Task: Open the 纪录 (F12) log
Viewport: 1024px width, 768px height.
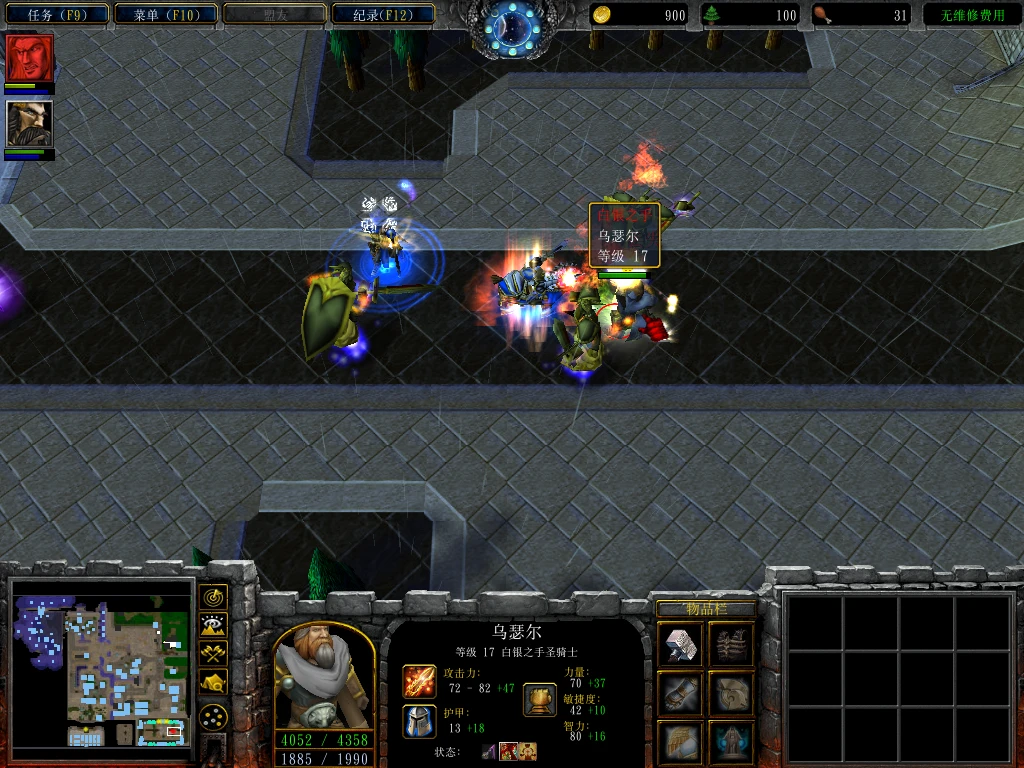Action: coord(380,15)
